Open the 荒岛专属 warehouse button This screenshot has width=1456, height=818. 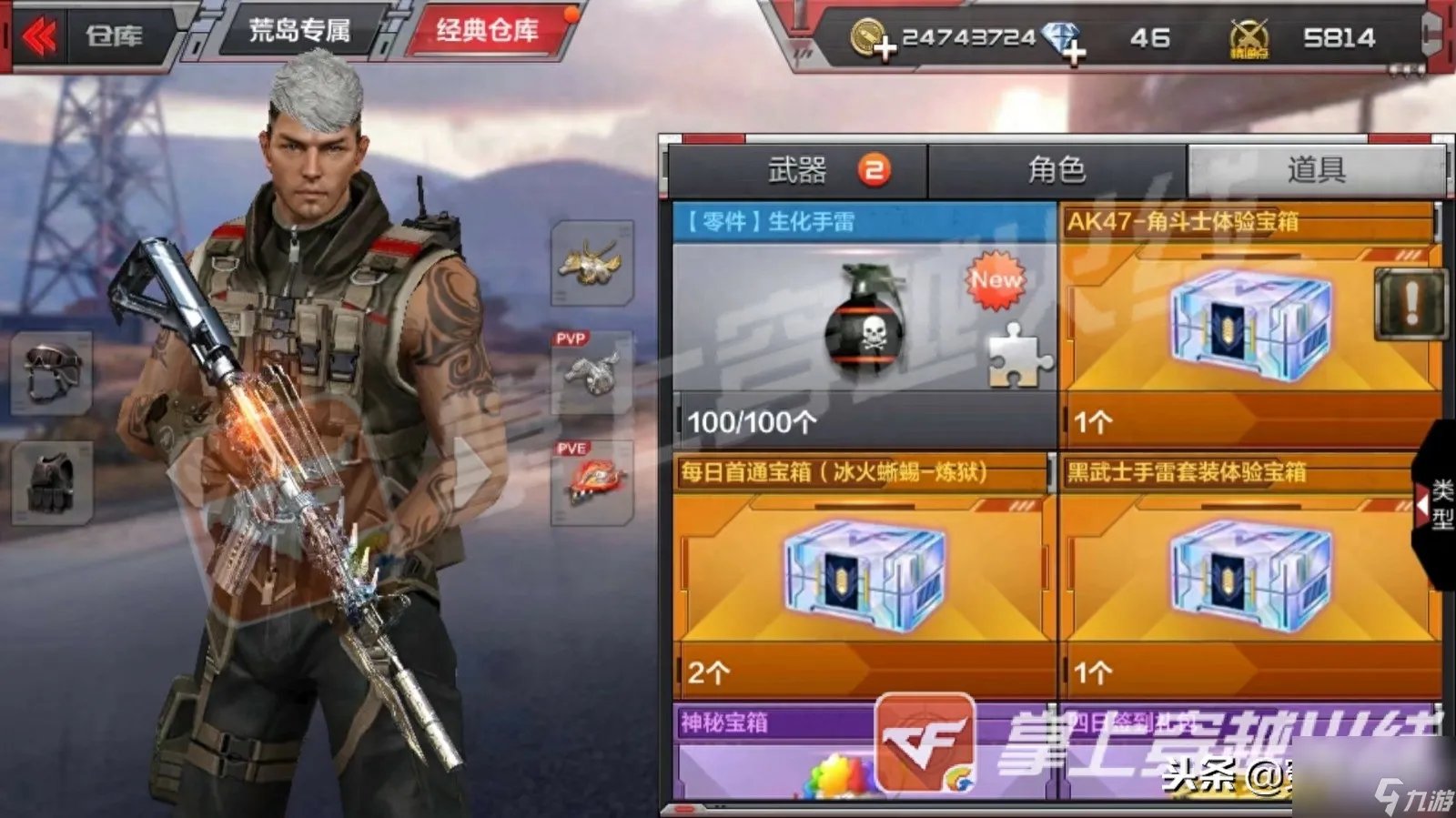coord(300,30)
